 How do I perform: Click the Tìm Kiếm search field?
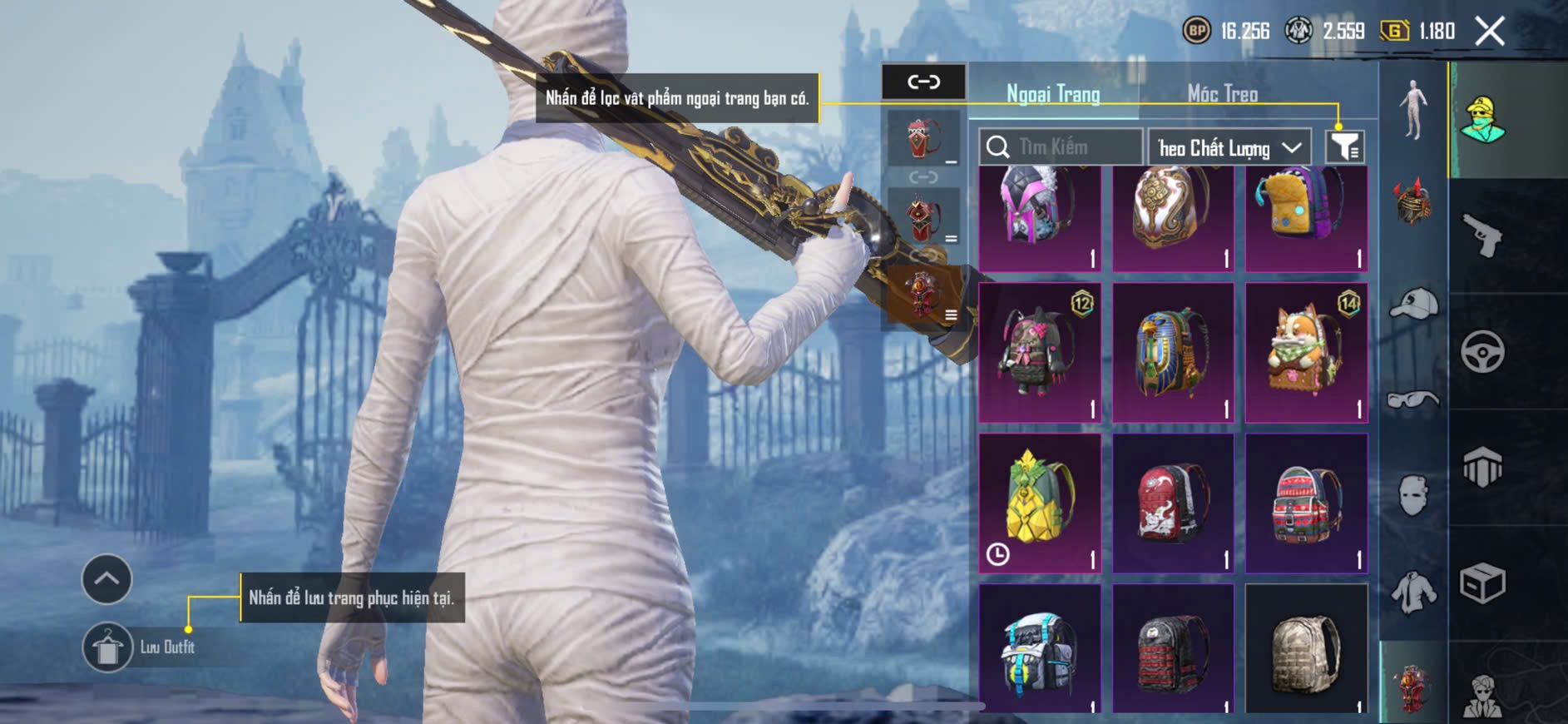tap(1061, 147)
